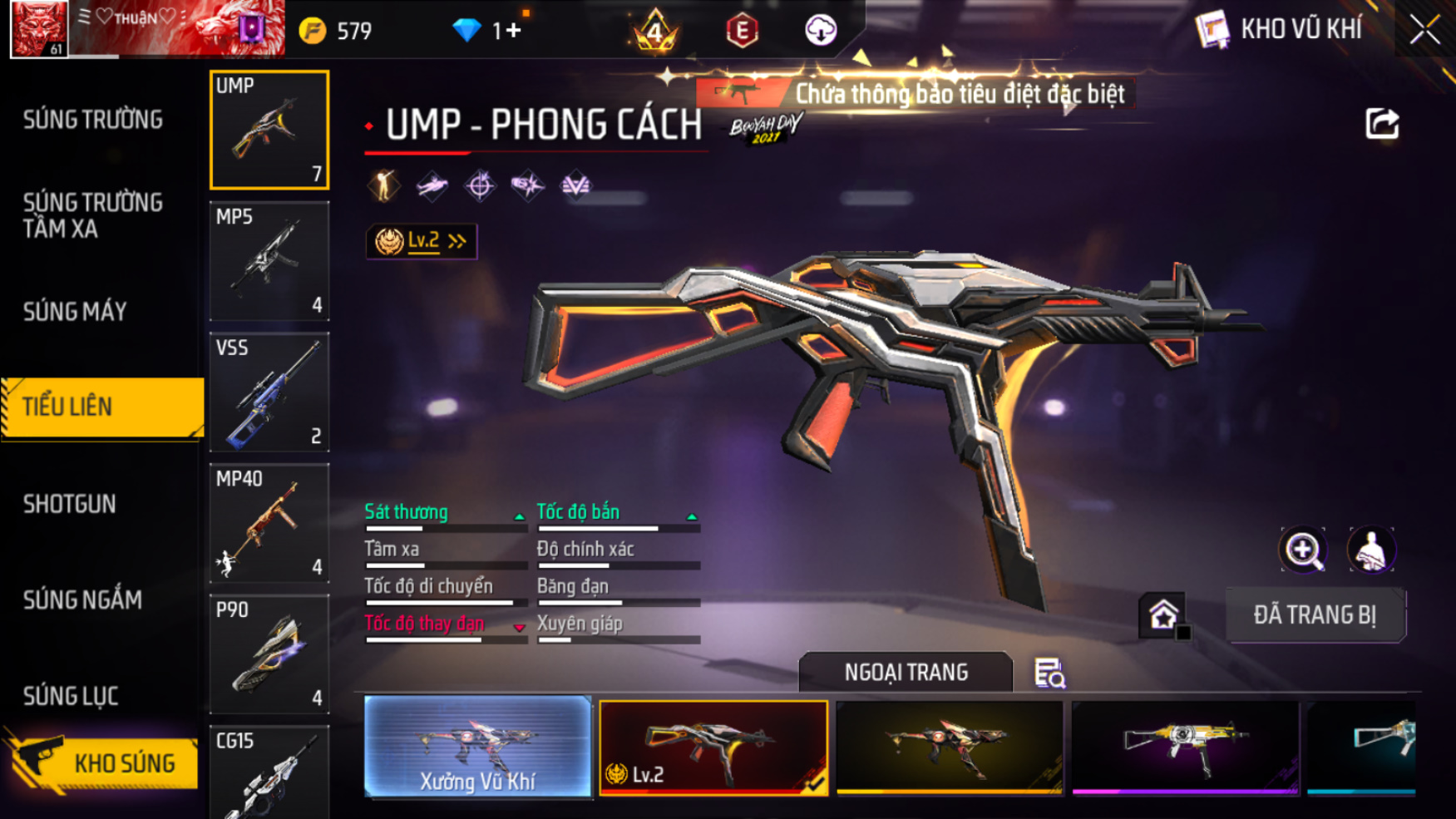Select the Shotgun category
1456x819 pixels.
(70, 504)
